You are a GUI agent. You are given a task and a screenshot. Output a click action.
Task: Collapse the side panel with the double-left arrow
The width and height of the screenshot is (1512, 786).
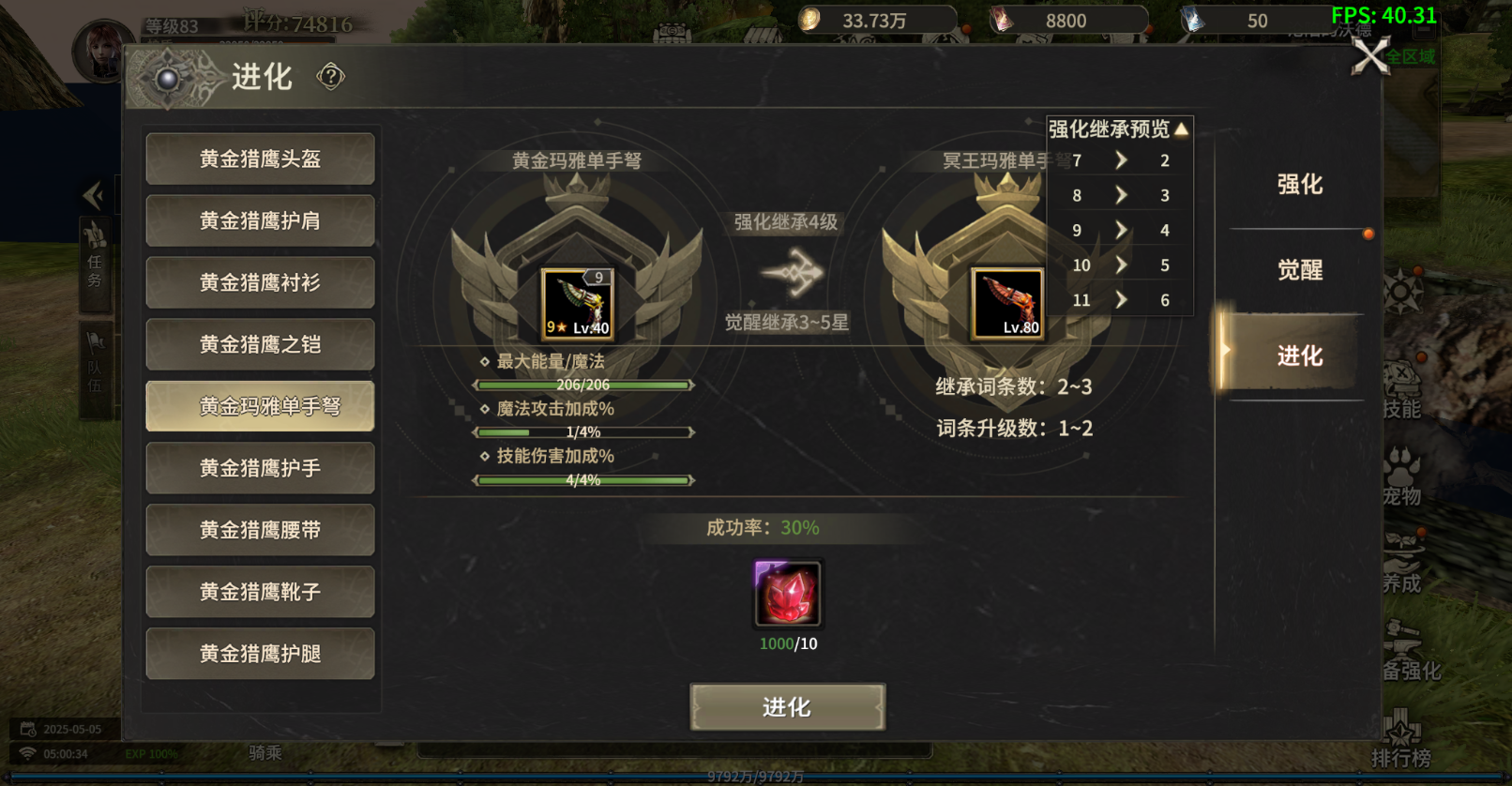pyautogui.click(x=94, y=195)
